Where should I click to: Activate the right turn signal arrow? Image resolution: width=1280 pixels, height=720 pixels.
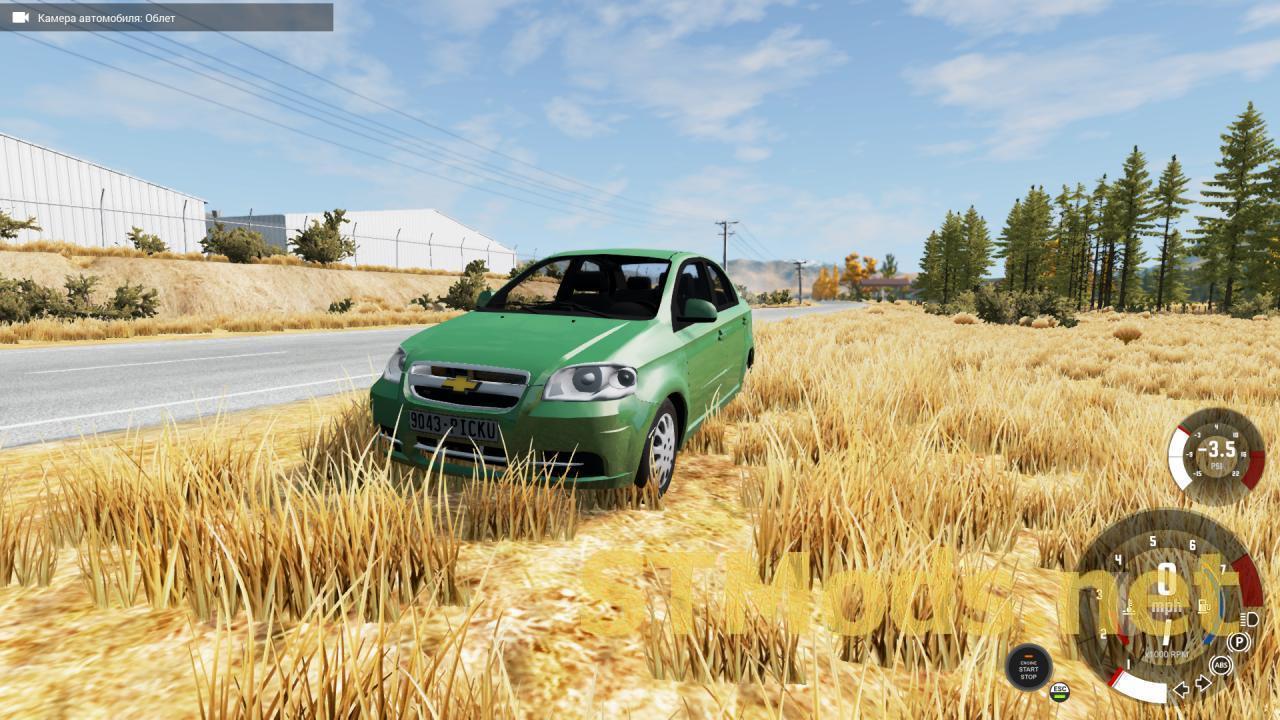1203,684
